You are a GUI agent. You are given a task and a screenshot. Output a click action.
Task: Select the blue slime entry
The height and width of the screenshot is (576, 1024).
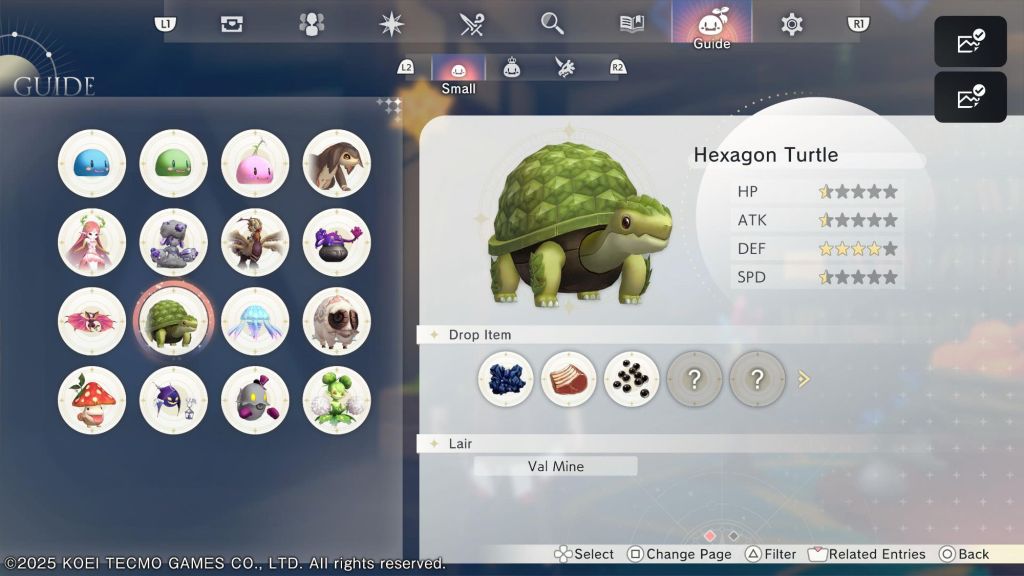92,163
